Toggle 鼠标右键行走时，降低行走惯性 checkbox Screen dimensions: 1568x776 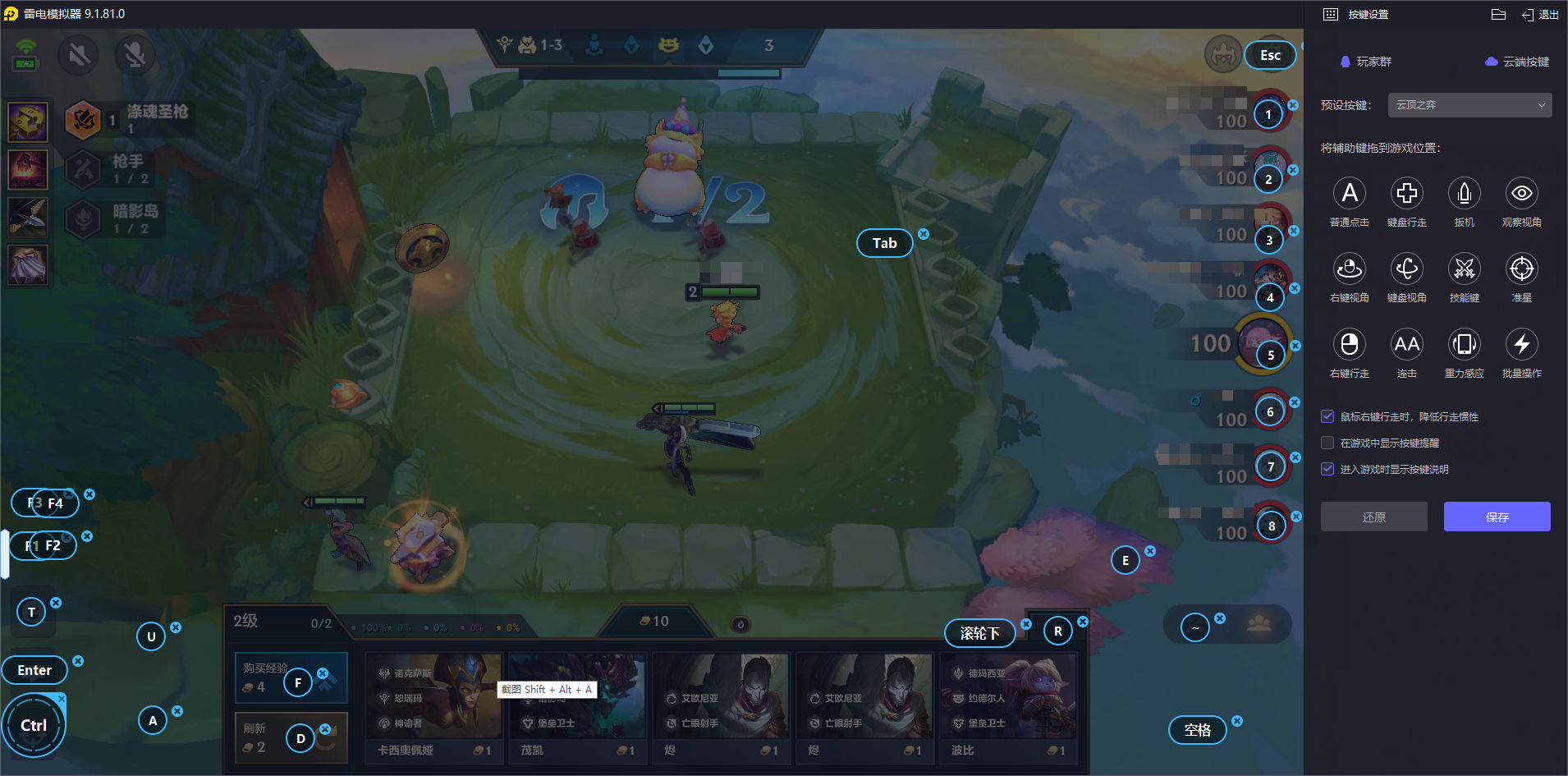pyautogui.click(x=1327, y=416)
